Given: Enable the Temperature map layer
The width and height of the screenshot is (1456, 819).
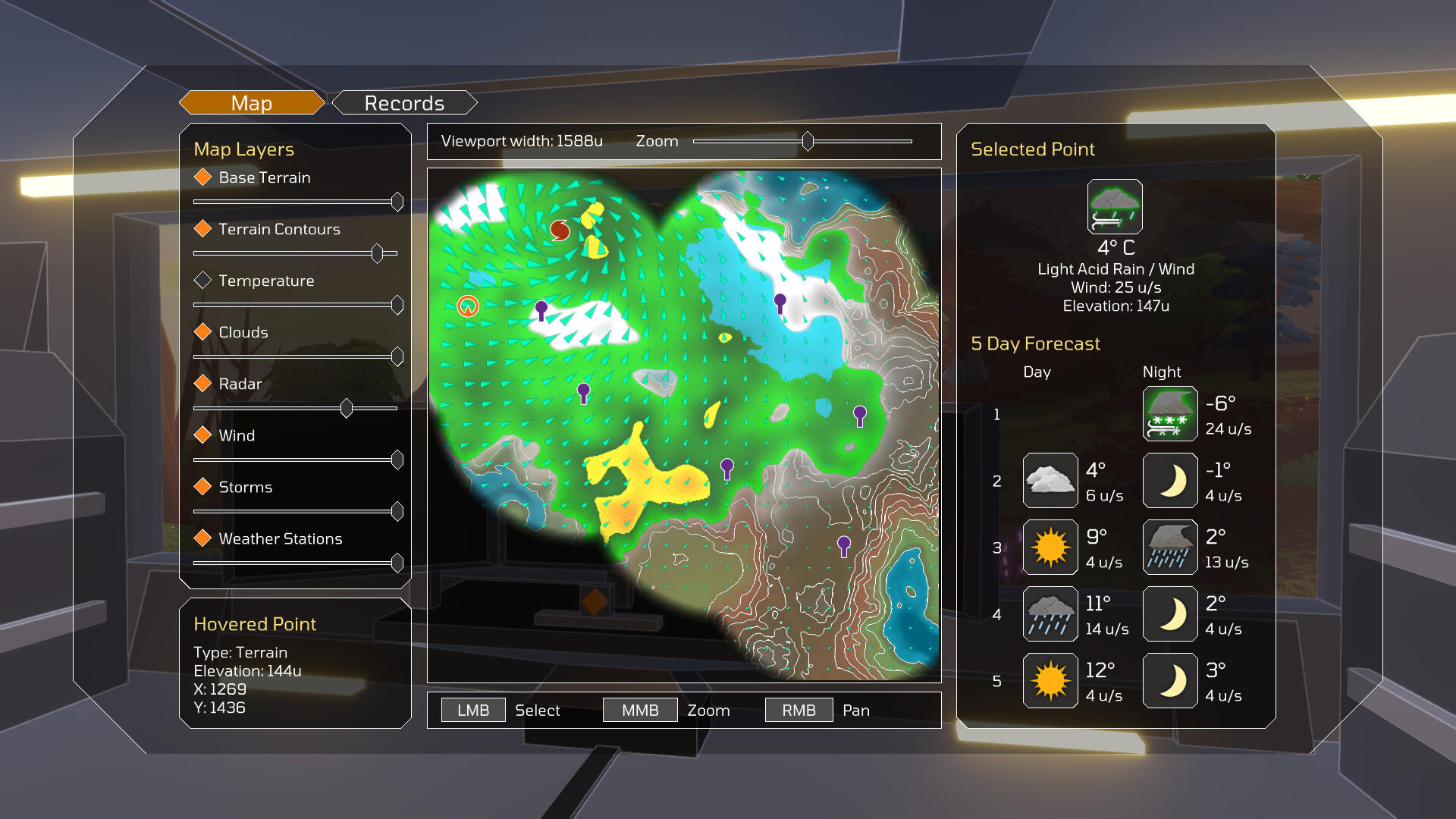Looking at the screenshot, I should [x=202, y=280].
